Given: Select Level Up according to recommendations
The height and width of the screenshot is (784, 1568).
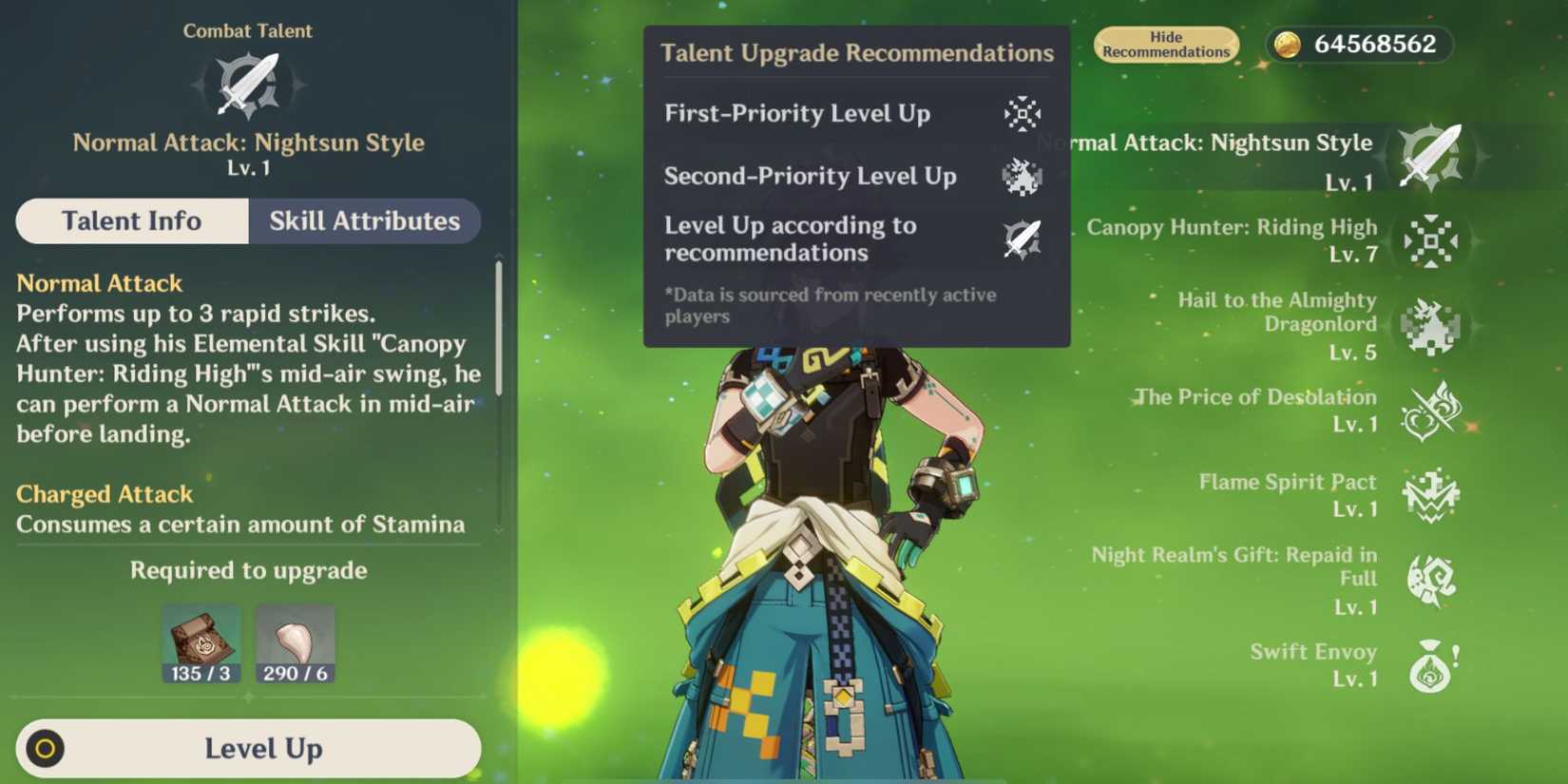Looking at the screenshot, I should [x=1023, y=239].
